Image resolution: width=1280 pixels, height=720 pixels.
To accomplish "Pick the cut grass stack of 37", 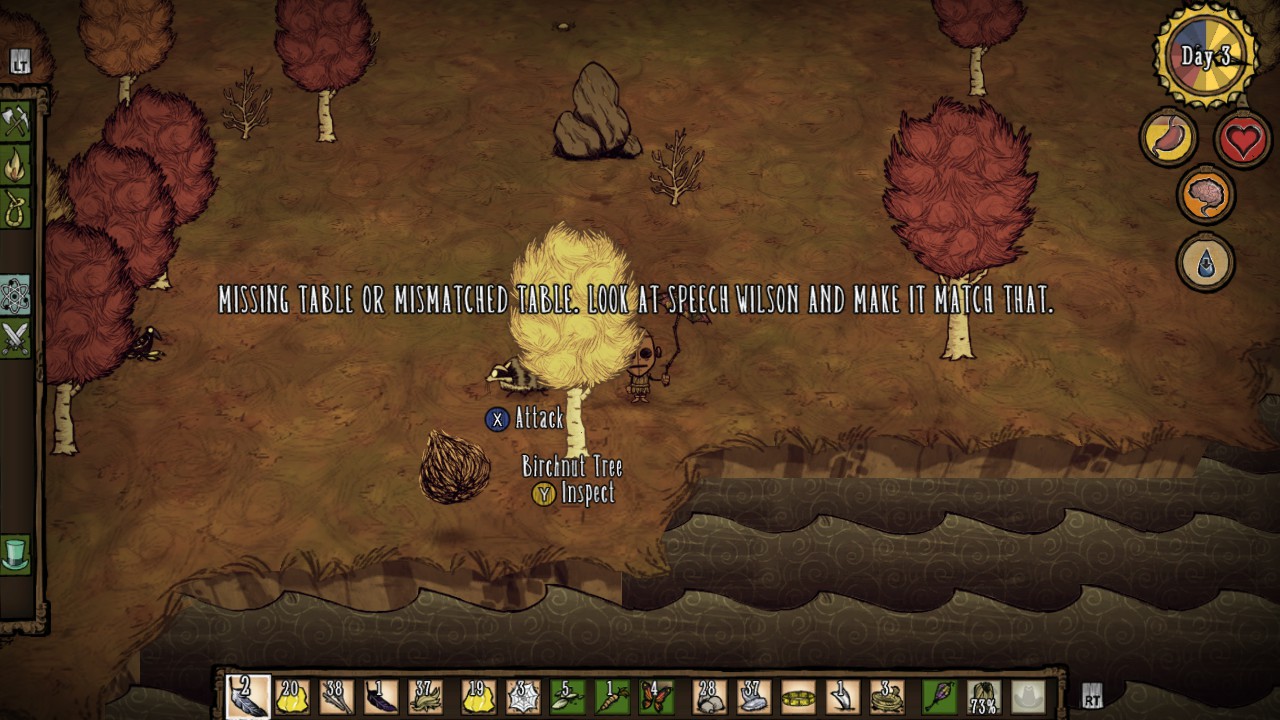I will pos(426,696).
